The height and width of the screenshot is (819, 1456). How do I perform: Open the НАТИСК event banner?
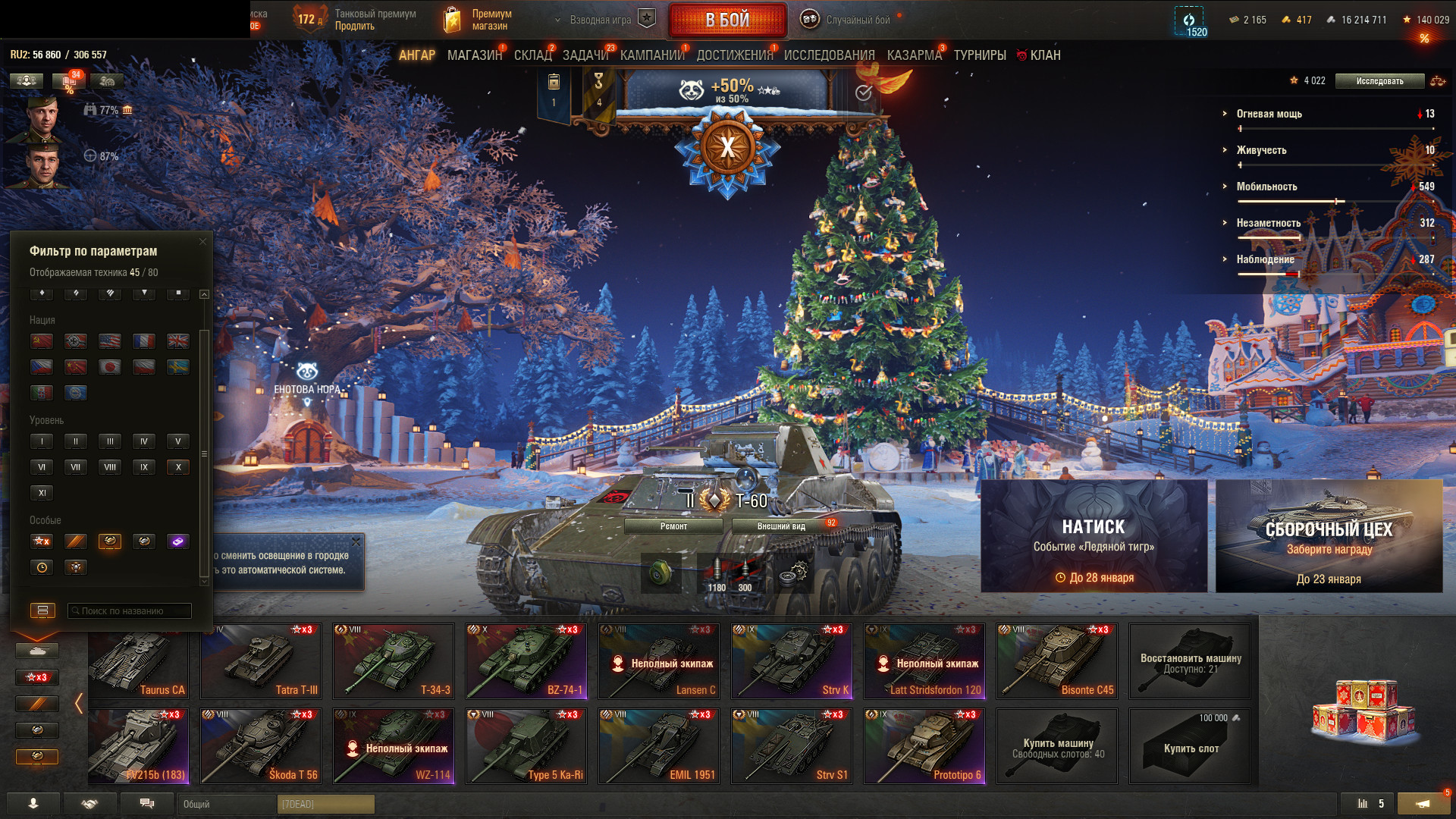pos(1094,535)
